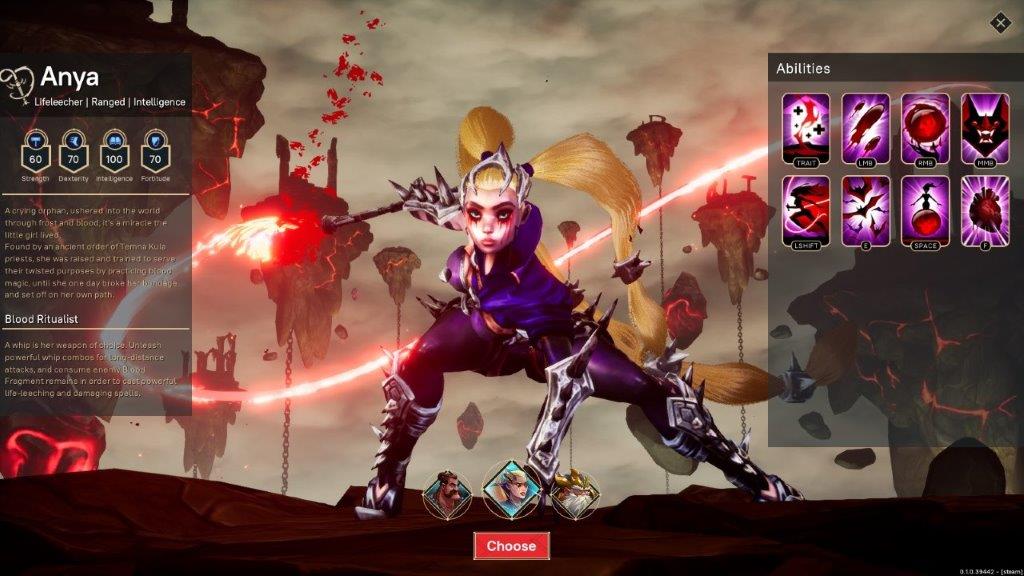This screenshot has width=1024, height=576.
Task: Close the character select screen
Action: point(1000,22)
